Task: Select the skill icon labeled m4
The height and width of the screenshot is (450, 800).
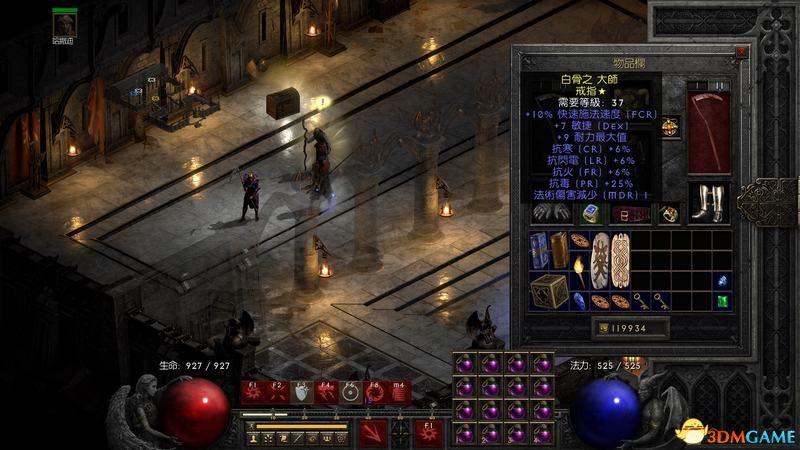Action: tap(398, 393)
